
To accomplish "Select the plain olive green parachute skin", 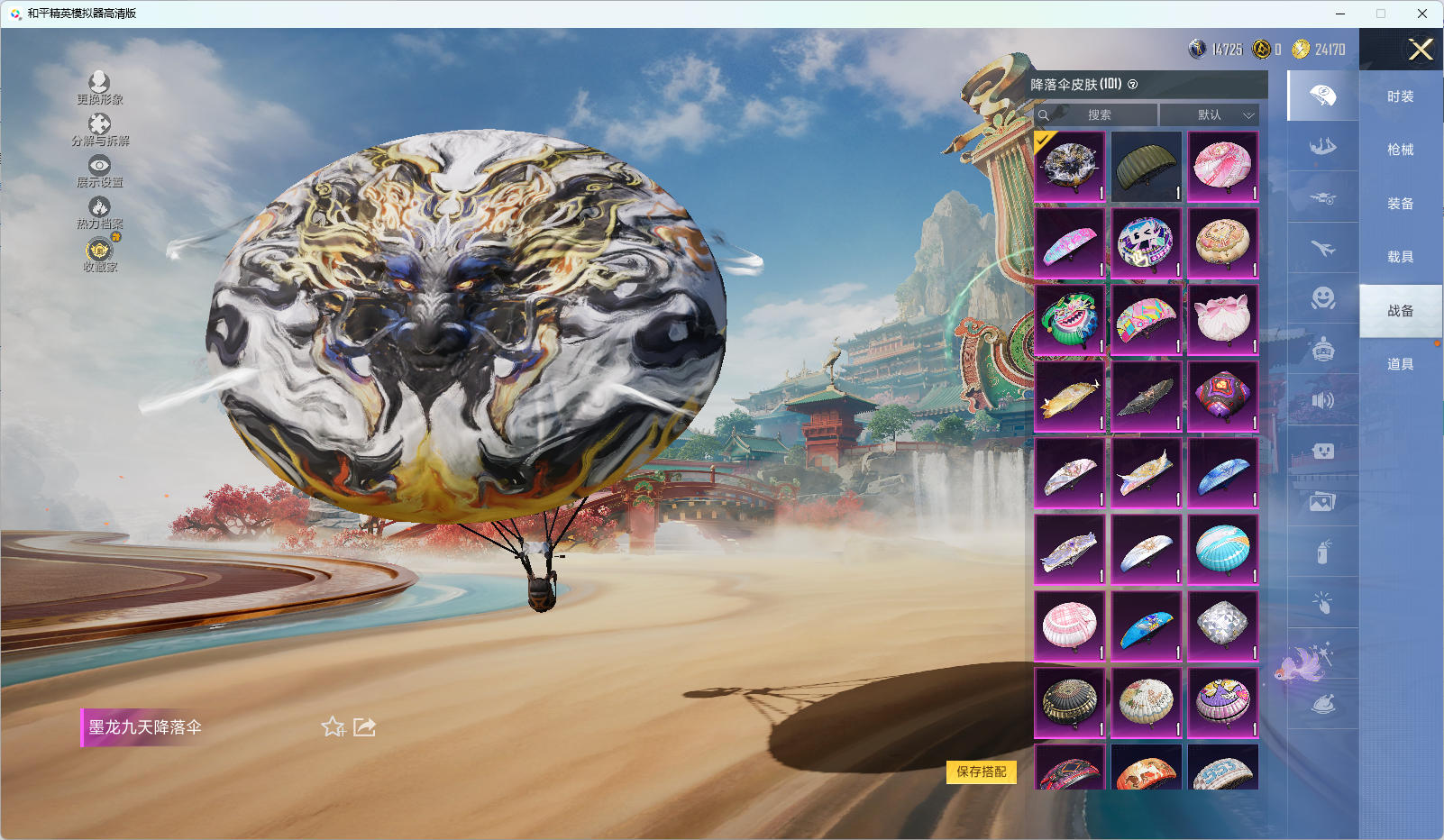I will (x=1146, y=167).
